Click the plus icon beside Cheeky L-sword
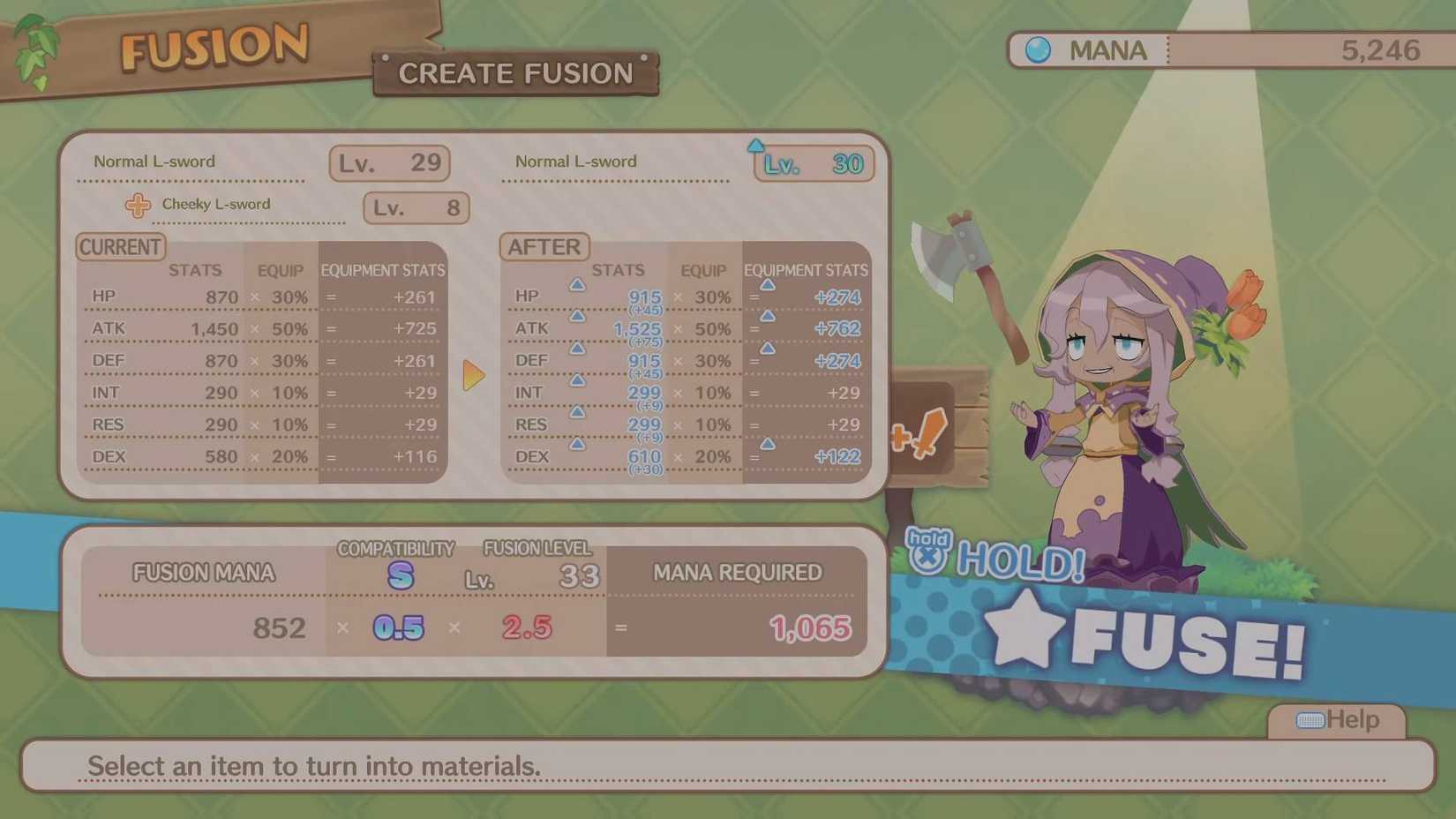 point(137,206)
